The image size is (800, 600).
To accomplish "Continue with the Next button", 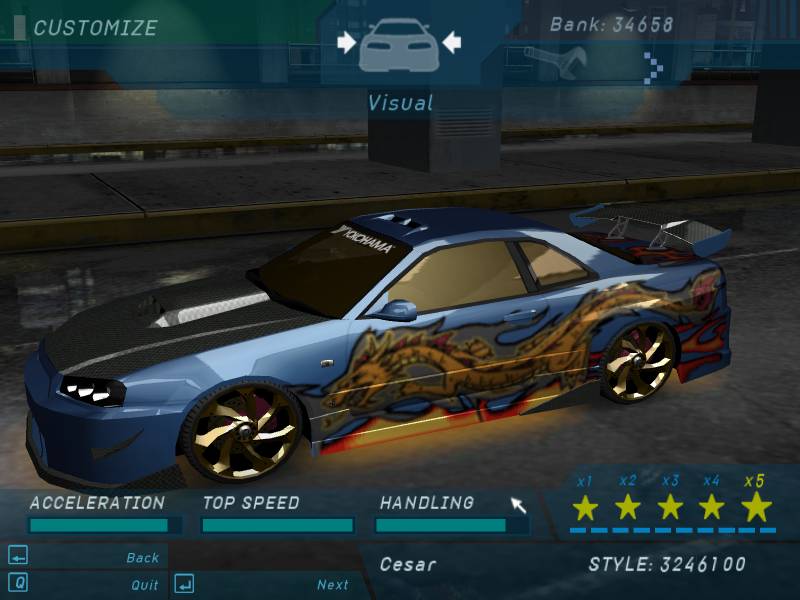I will [x=332, y=584].
